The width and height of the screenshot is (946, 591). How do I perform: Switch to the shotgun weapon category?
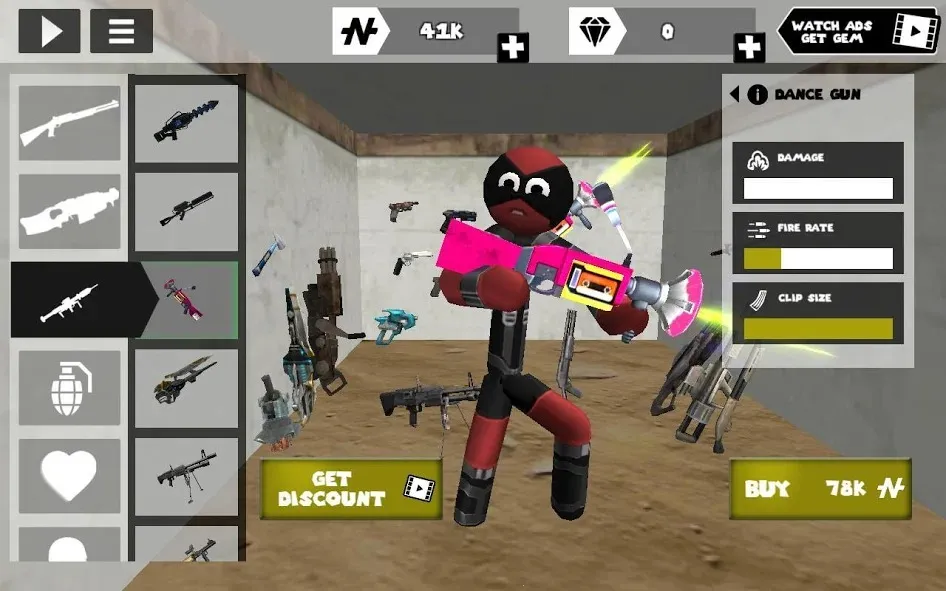[69, 123]
